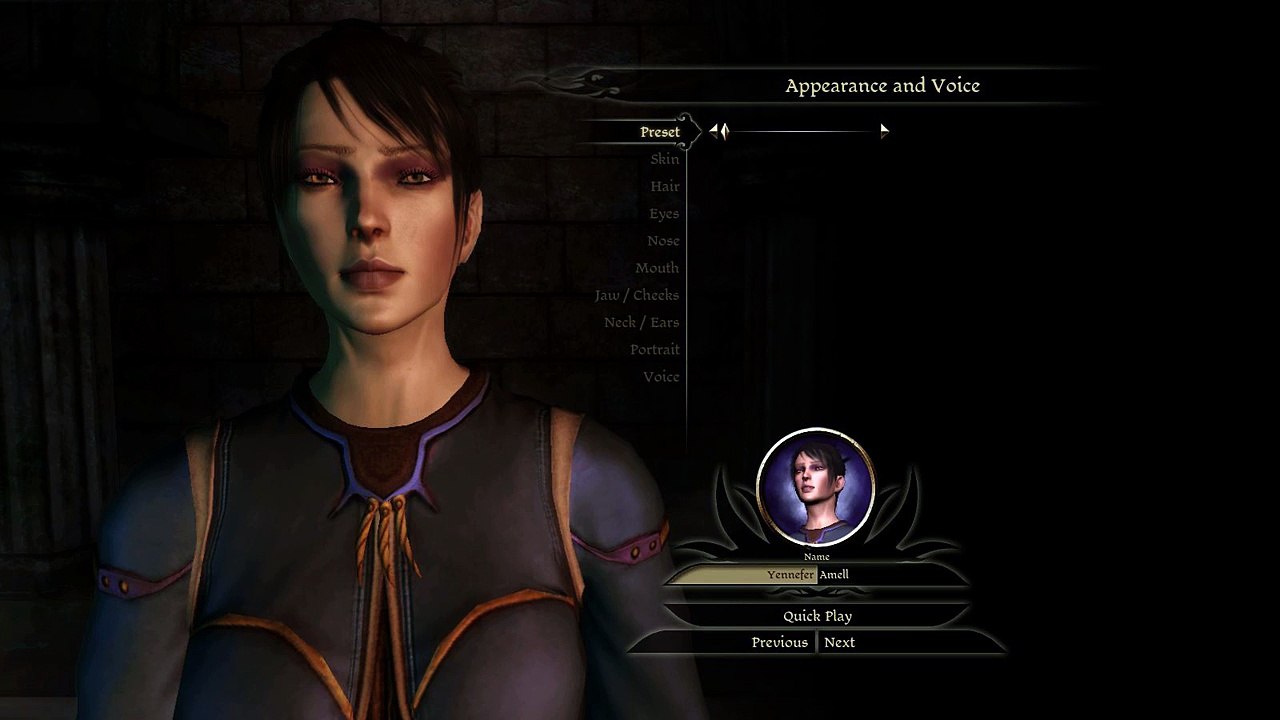Open the Eyes customization section
This screenshot has height=720, width=1280.
[663, 213]
